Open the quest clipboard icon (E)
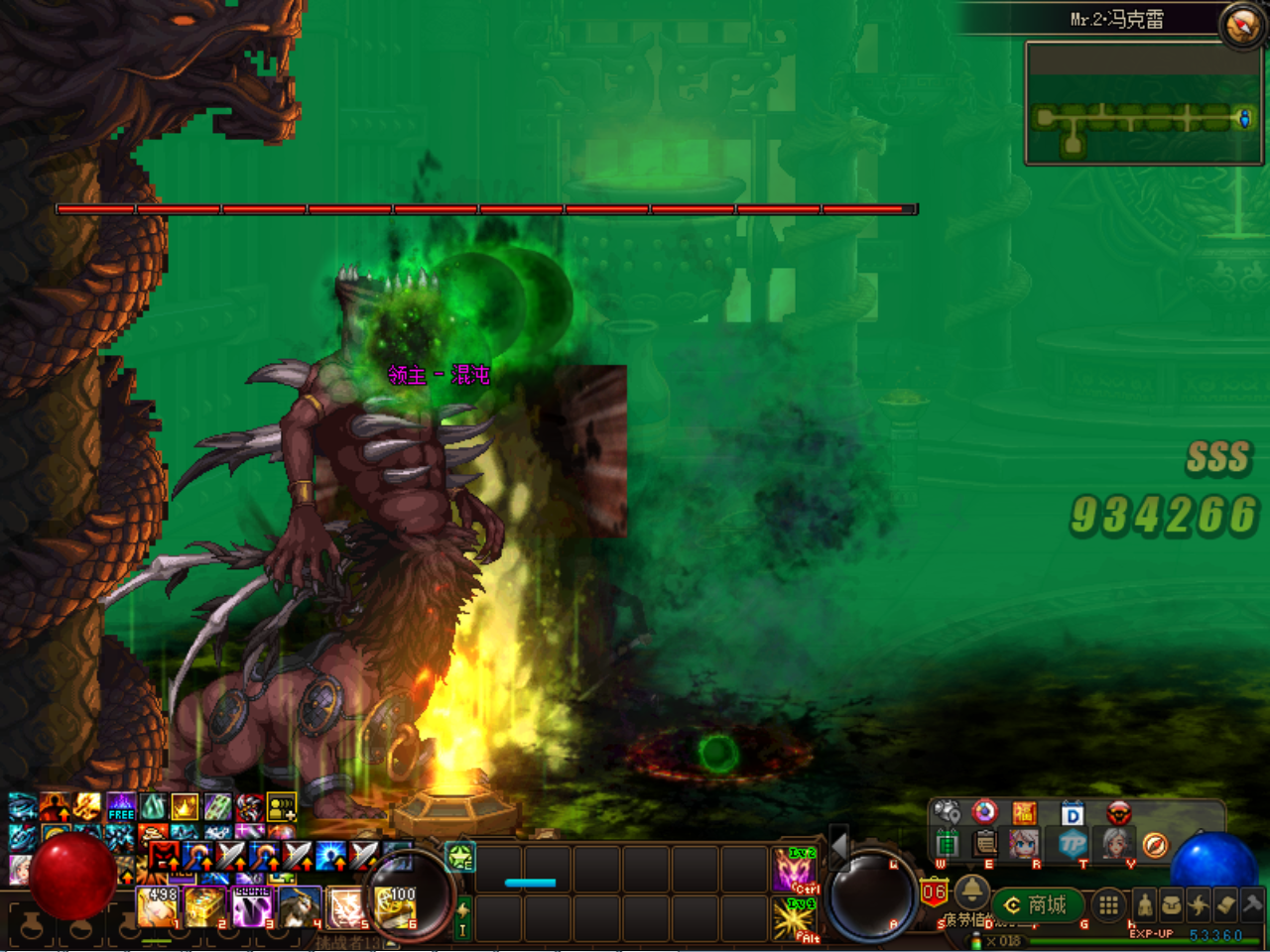 coord(984,843)
